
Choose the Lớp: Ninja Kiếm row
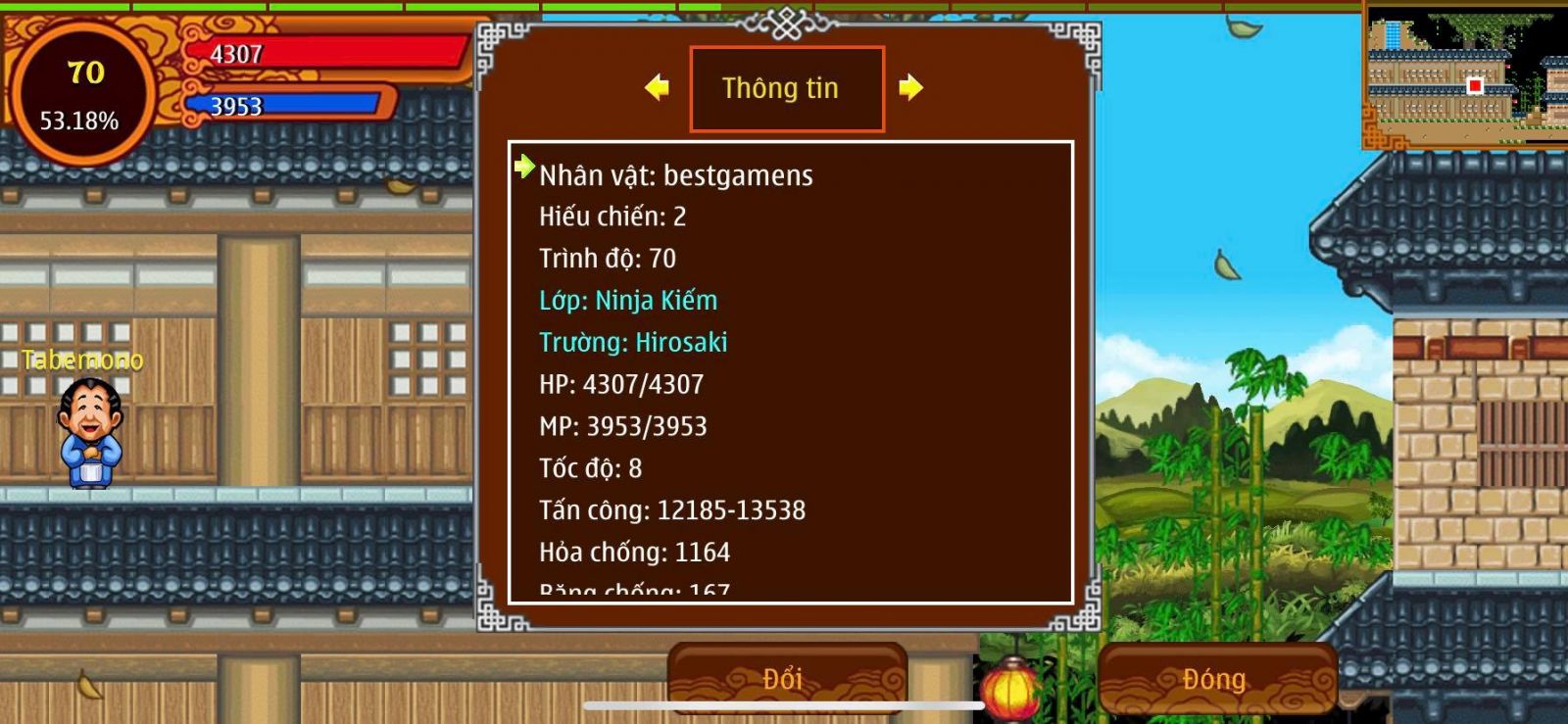[x=628, y=301]
